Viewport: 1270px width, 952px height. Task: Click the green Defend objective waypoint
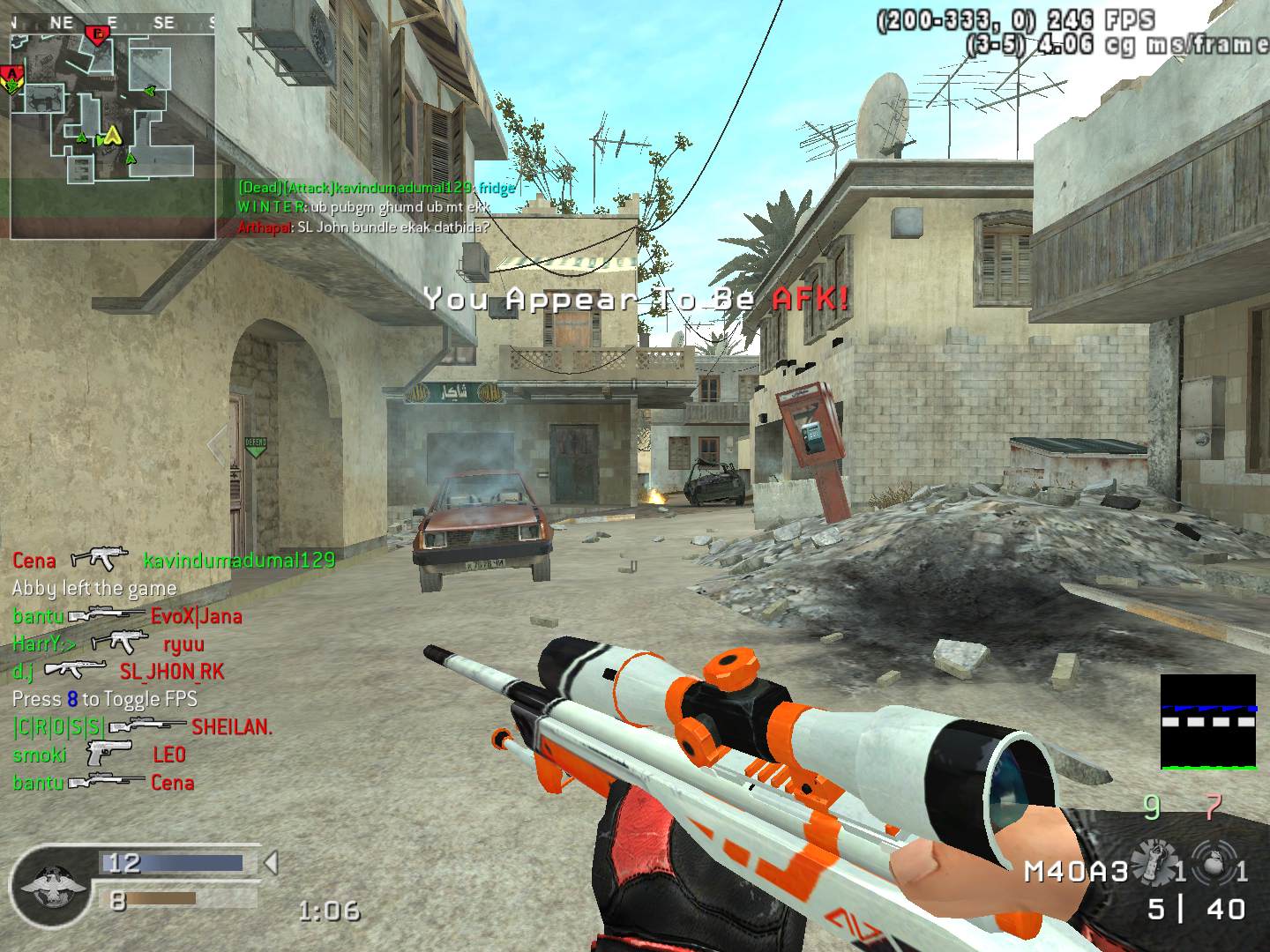point(255,446)
